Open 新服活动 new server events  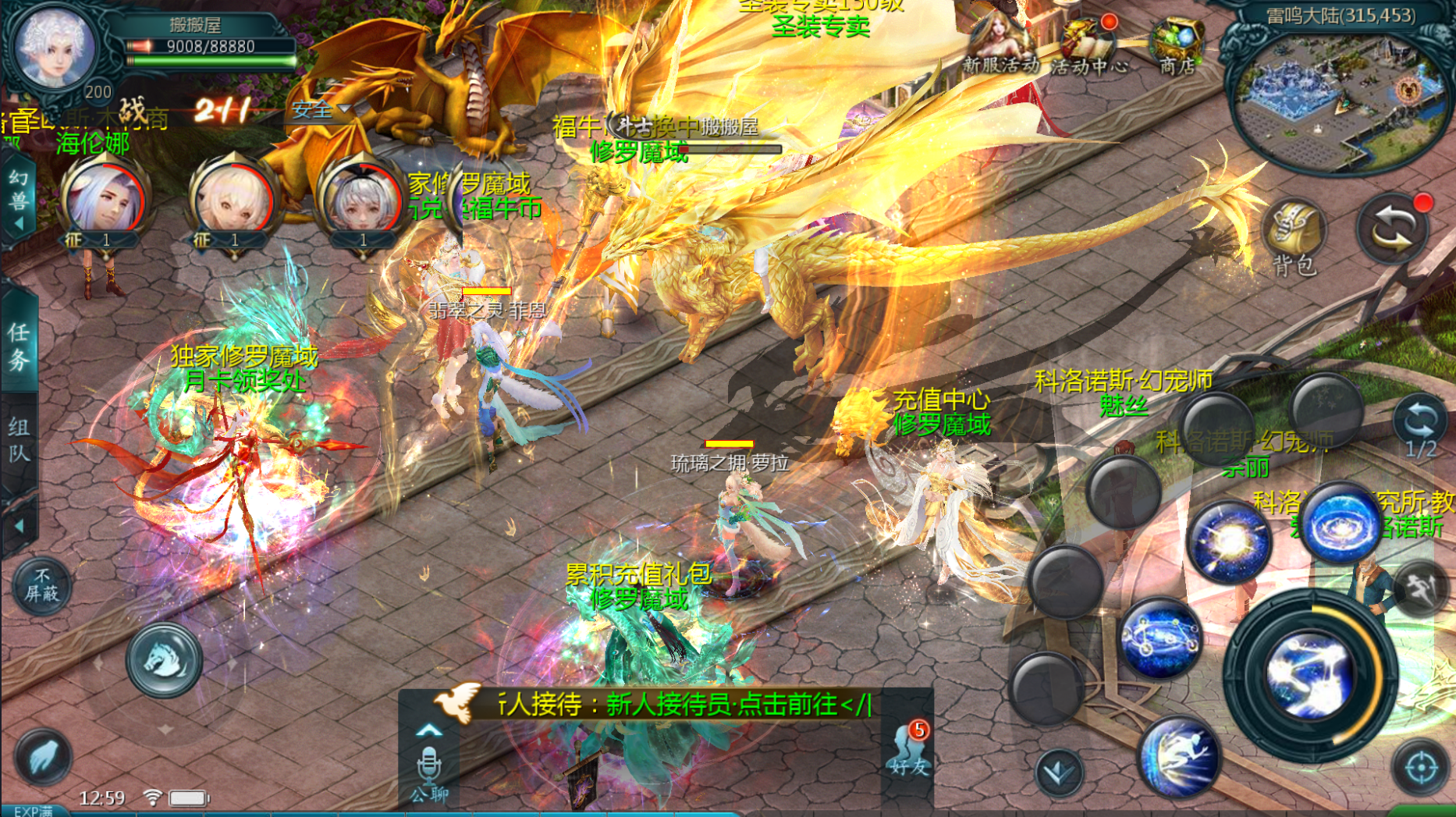1000,45
